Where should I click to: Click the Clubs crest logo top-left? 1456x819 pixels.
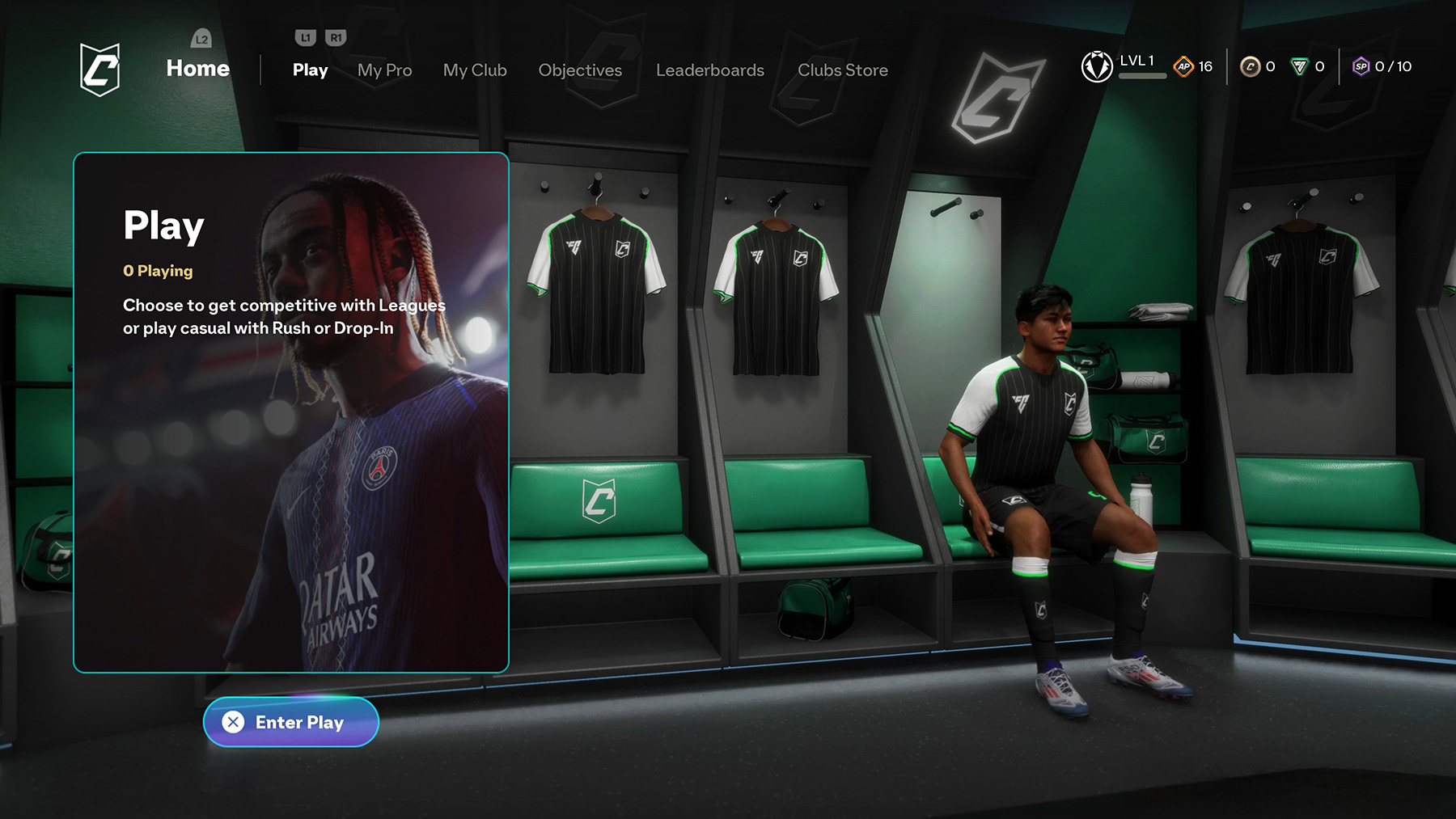102,67
